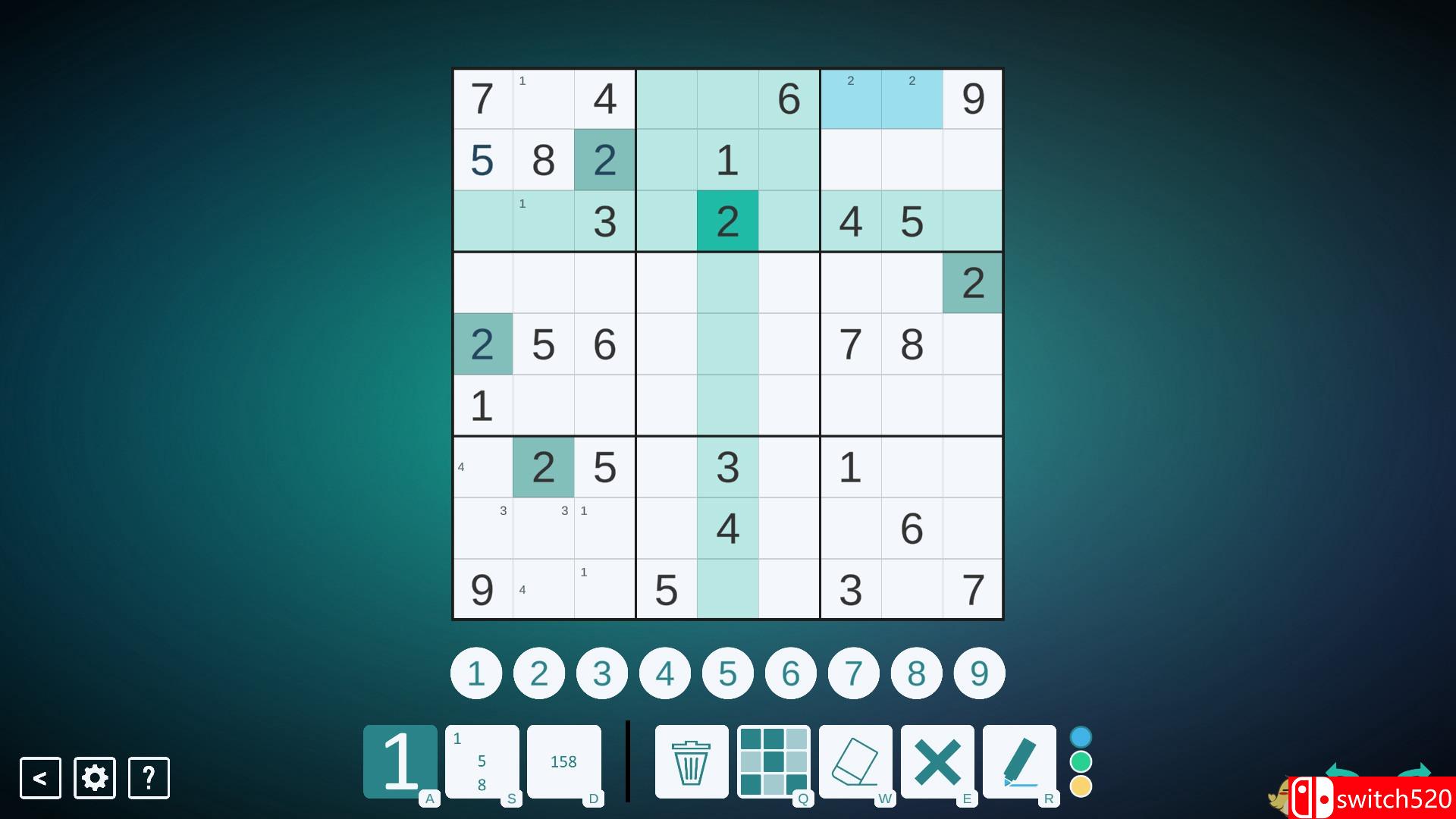The width and height of the screenshot is (1456, 819).
Task: Click the trash delete icon
Action: (690, 761)
